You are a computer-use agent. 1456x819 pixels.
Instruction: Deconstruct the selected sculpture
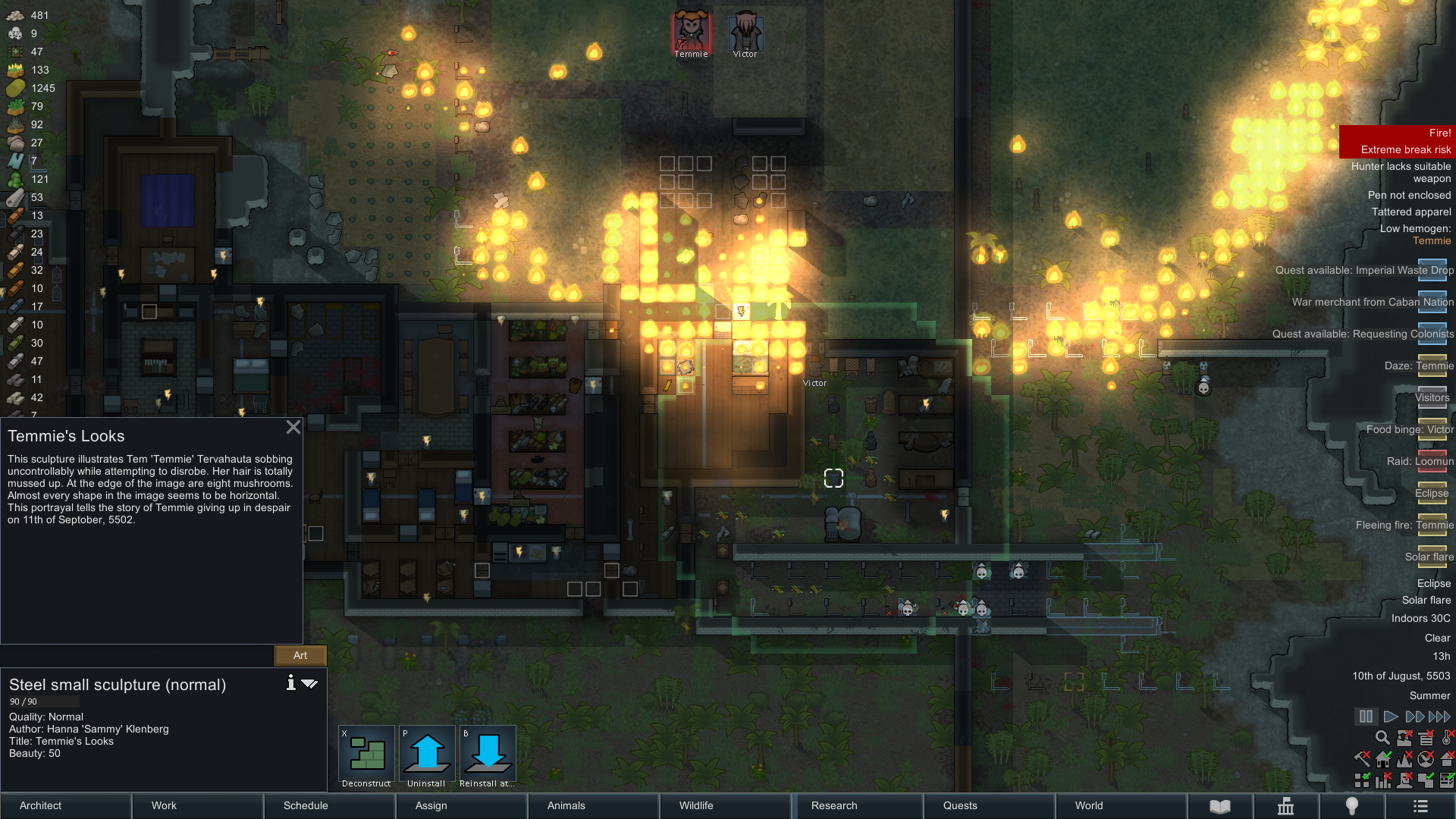tap(366, 756)
